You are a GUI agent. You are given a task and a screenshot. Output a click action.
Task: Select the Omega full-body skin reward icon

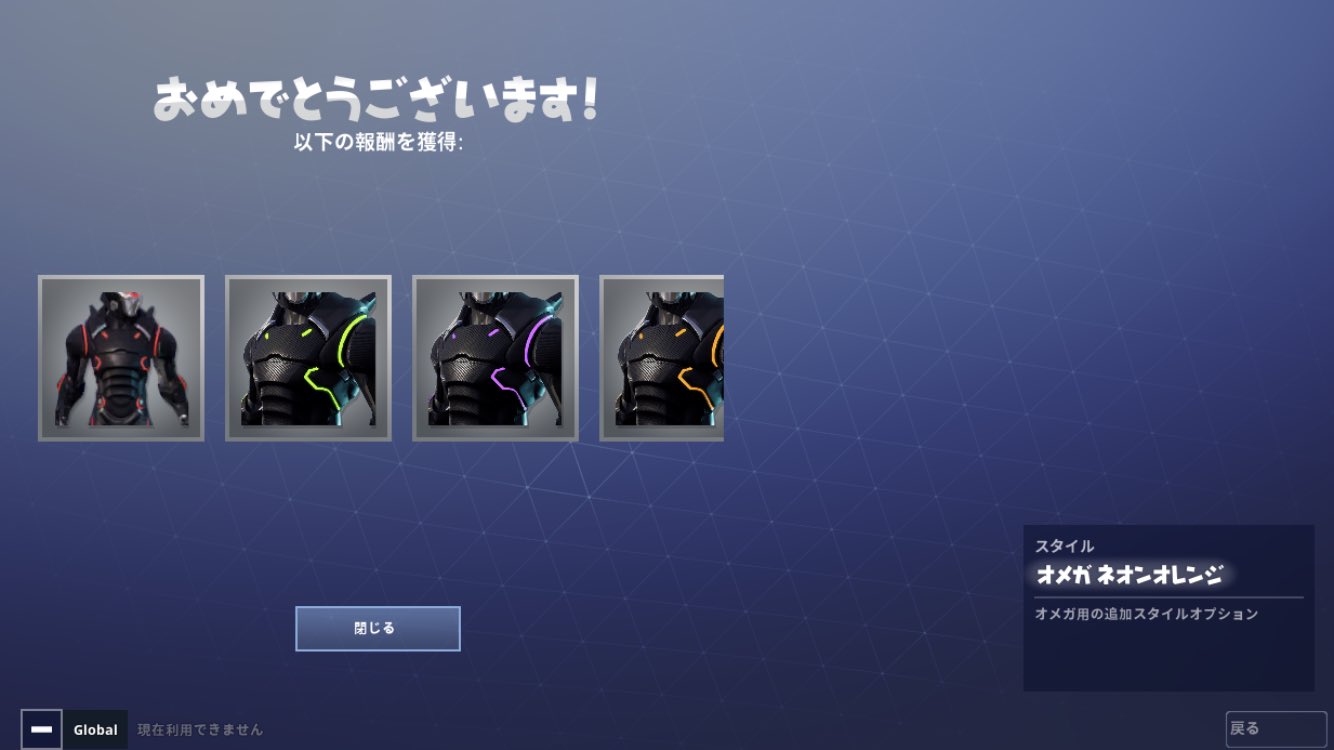click(x=120, y=358)
